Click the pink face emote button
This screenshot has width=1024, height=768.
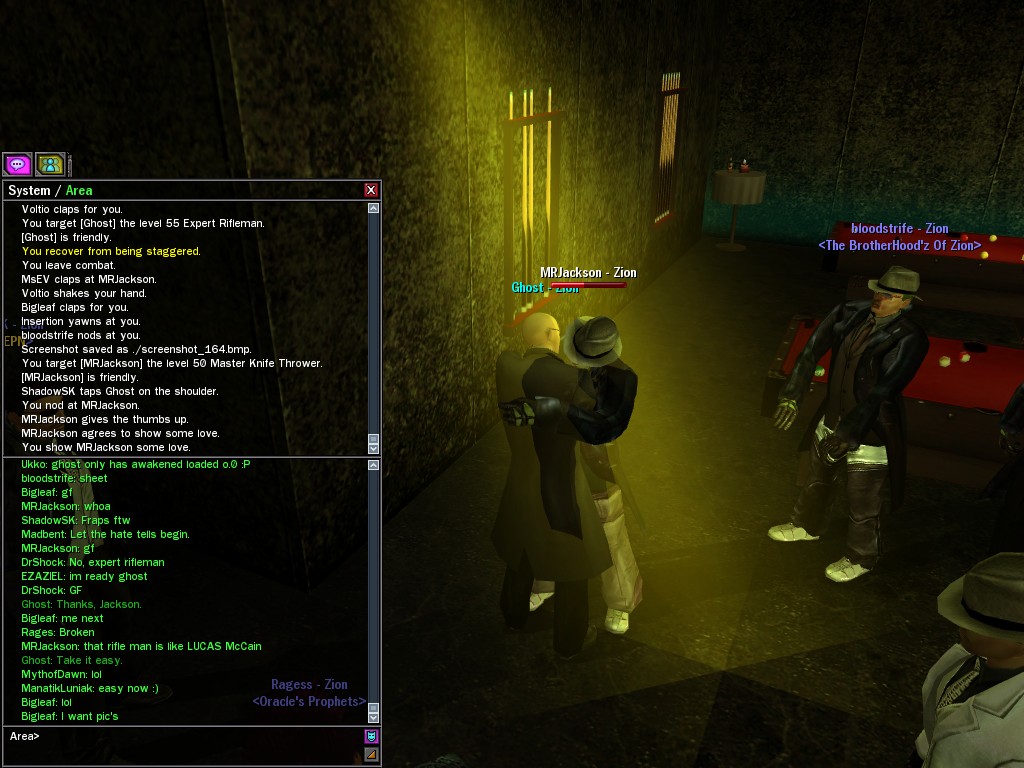(371, 737)
